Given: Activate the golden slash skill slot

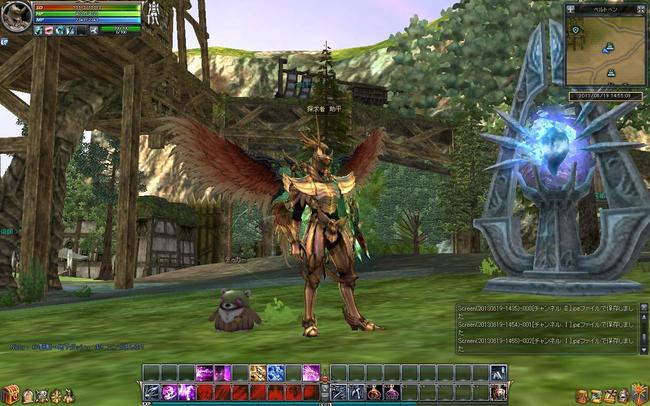Looking at the screenshot, I should pyautogui.click(x=257, y=373).
